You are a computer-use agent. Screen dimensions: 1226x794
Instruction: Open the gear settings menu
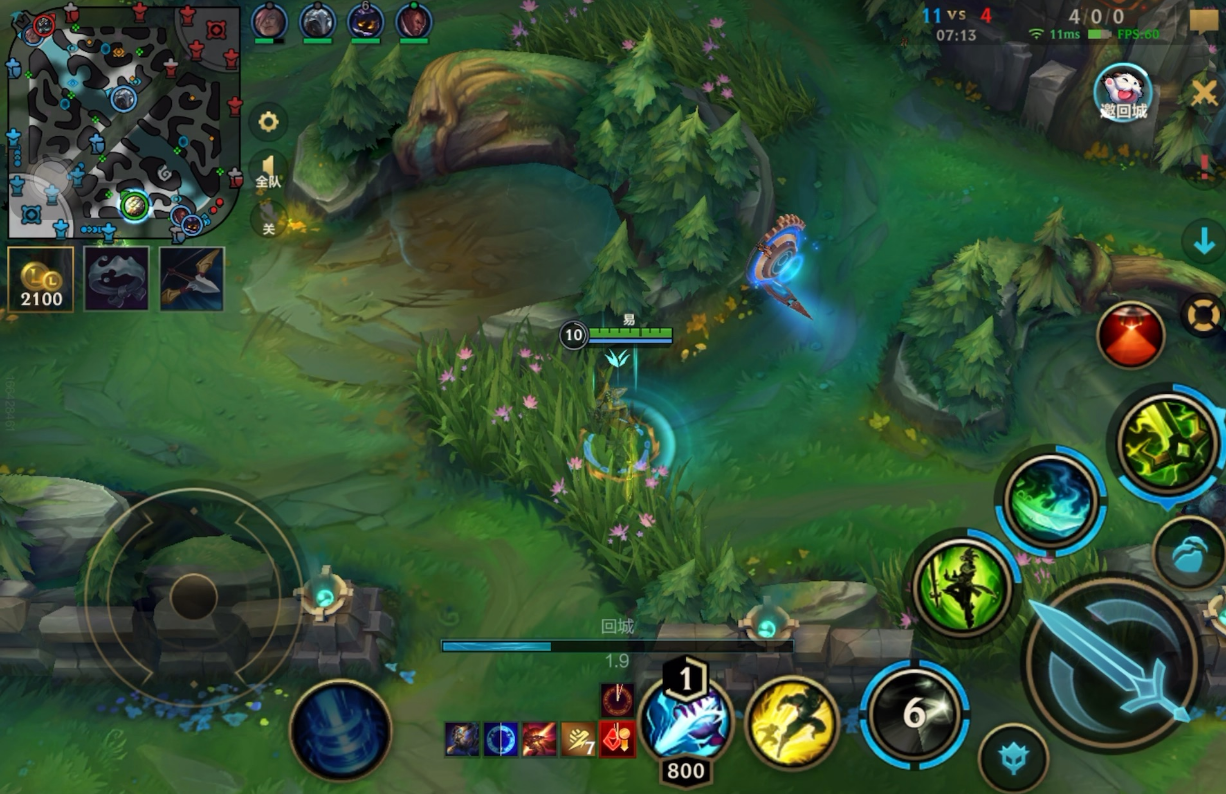[267, 122]
